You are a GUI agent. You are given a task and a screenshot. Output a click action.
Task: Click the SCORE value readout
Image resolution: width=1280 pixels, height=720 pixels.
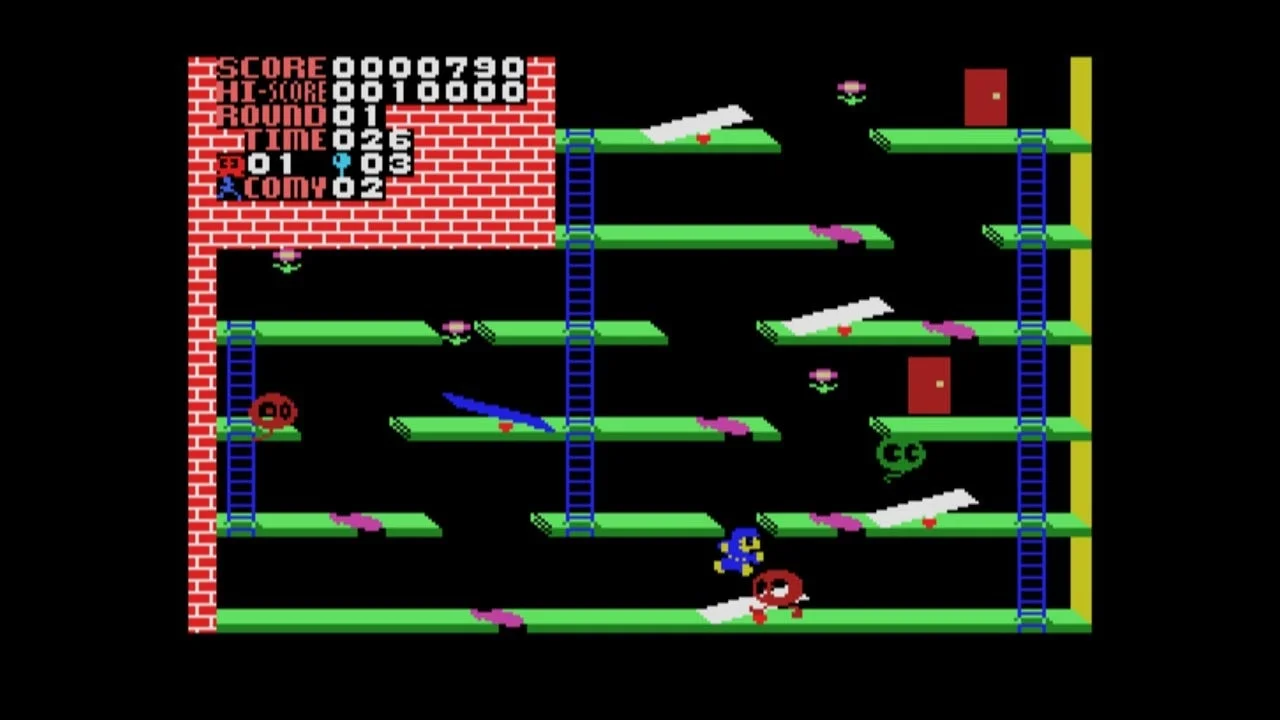click(430, 66)
